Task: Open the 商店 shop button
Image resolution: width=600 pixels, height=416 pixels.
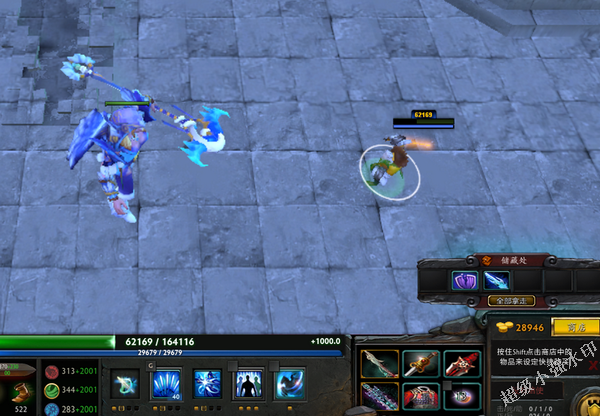Action: (x=575, y=327)
